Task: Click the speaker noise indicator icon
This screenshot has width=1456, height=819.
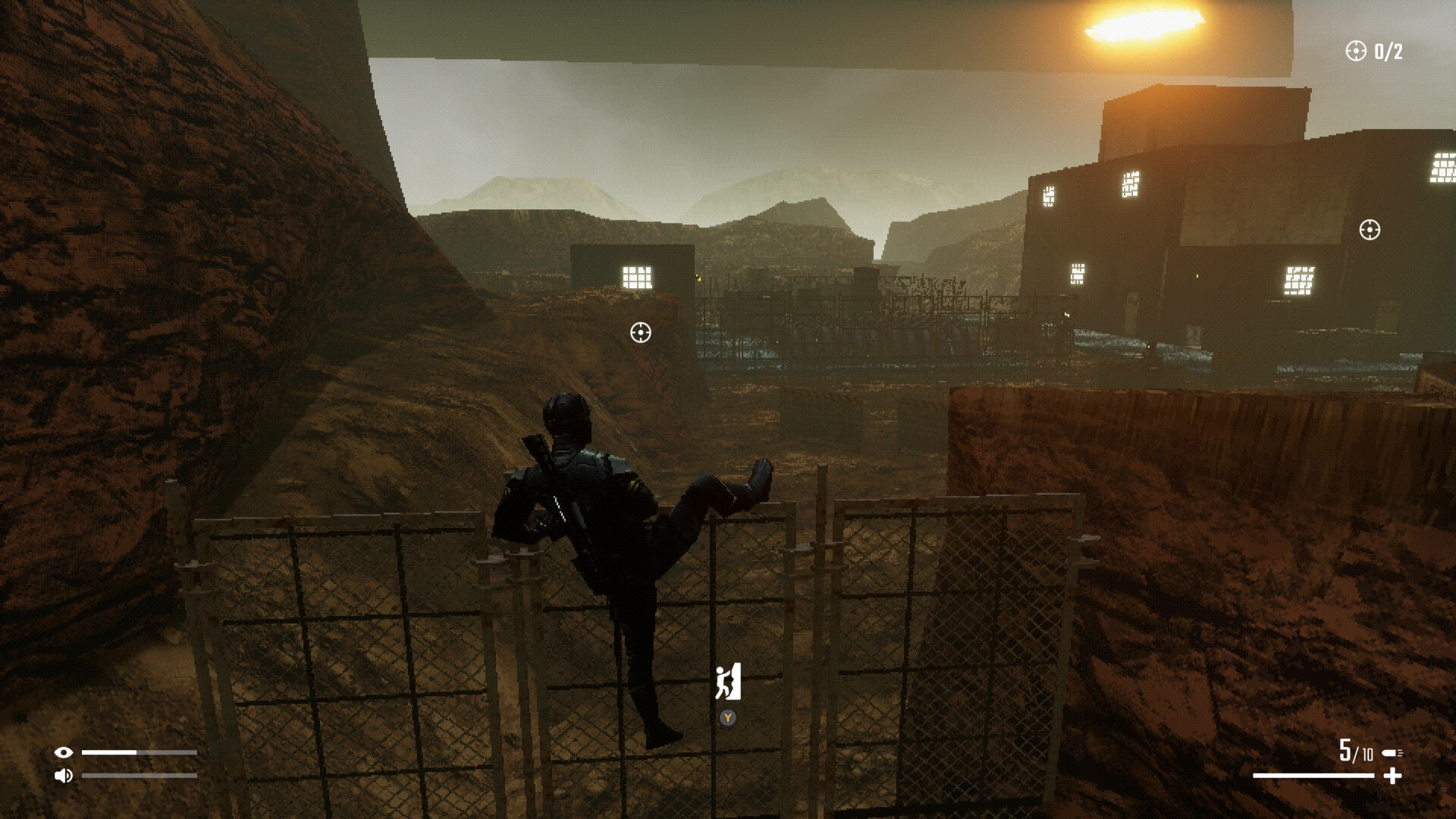Action: coord(64,775)
